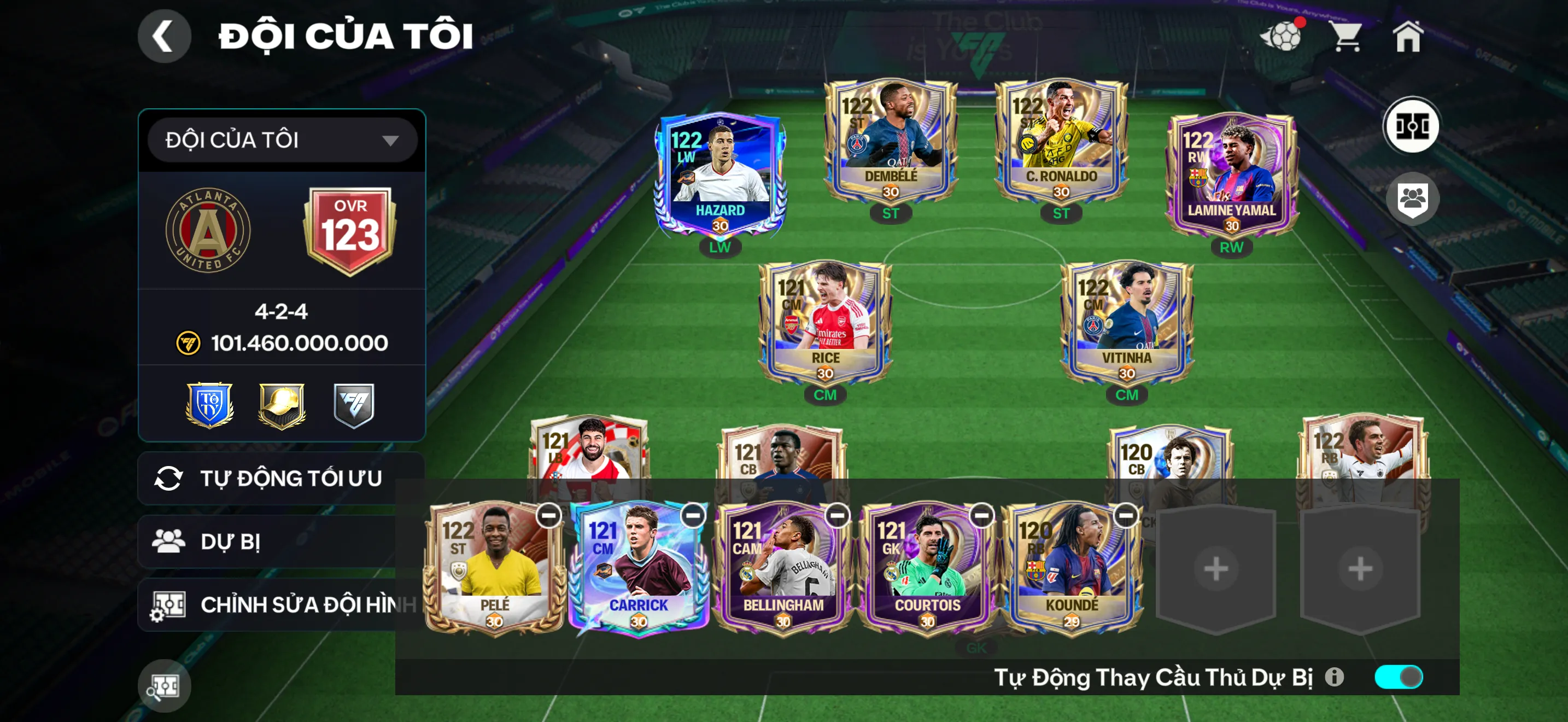Select the Vitinha CM card
Image resolution: width=1568 pixels, height=722 pixels.
[x=1127, y=323]
